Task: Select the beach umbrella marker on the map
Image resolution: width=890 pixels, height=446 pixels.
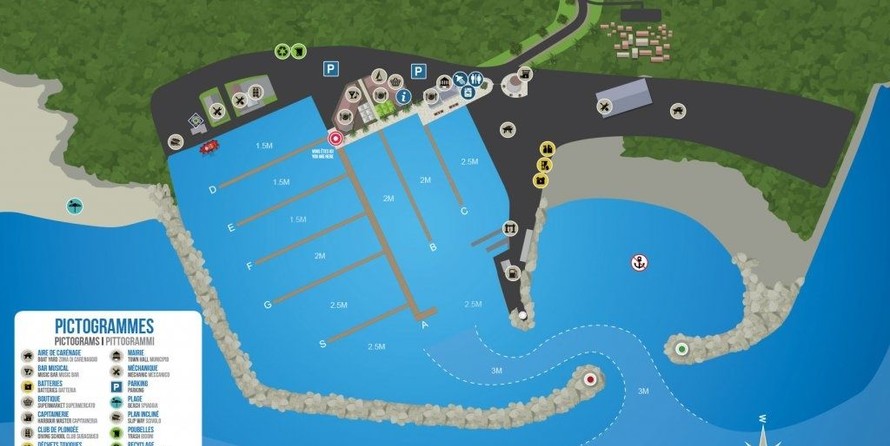Action: pos(75,207)
